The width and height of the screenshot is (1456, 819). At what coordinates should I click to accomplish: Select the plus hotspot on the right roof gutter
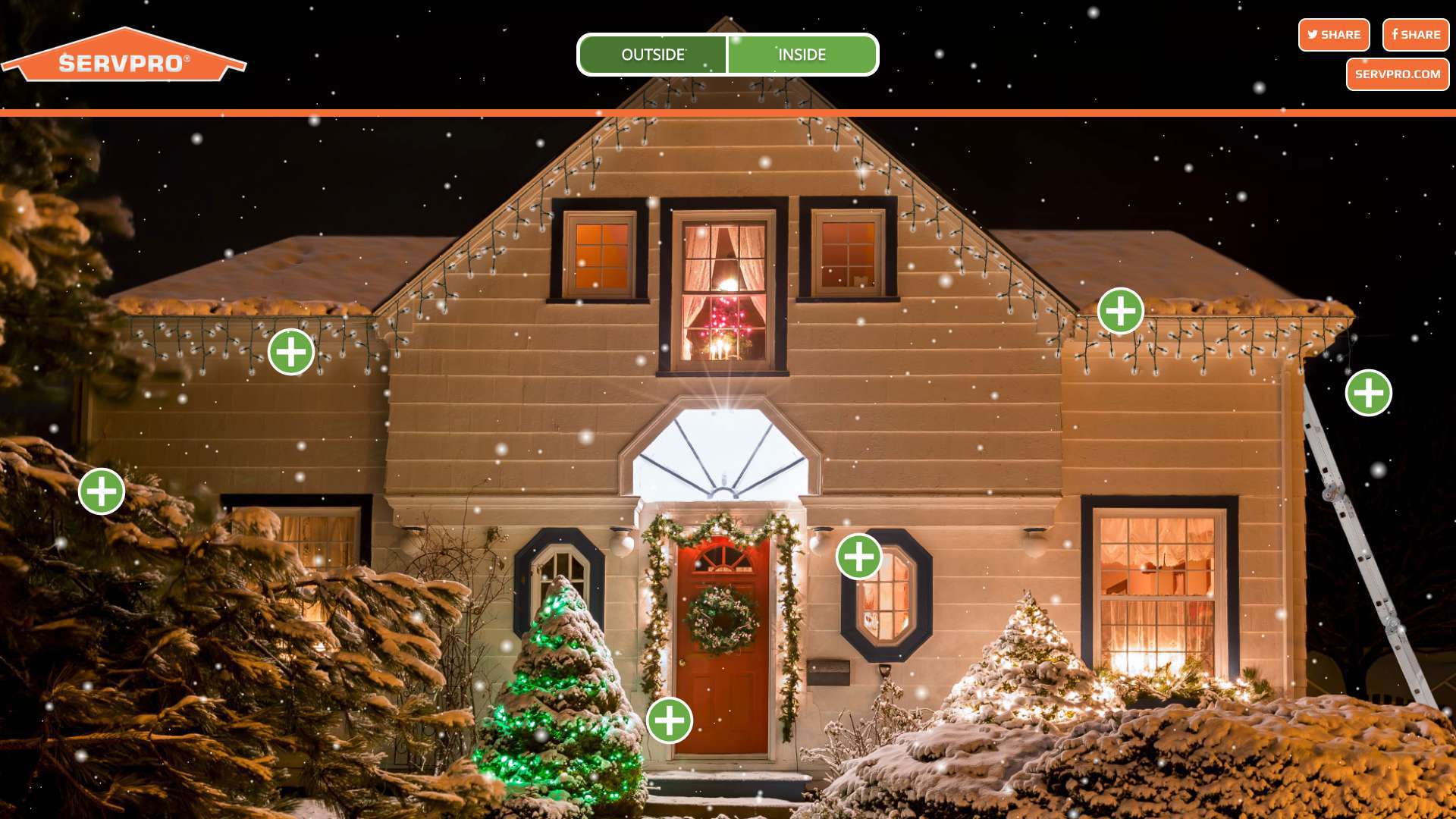point(1121,311)
